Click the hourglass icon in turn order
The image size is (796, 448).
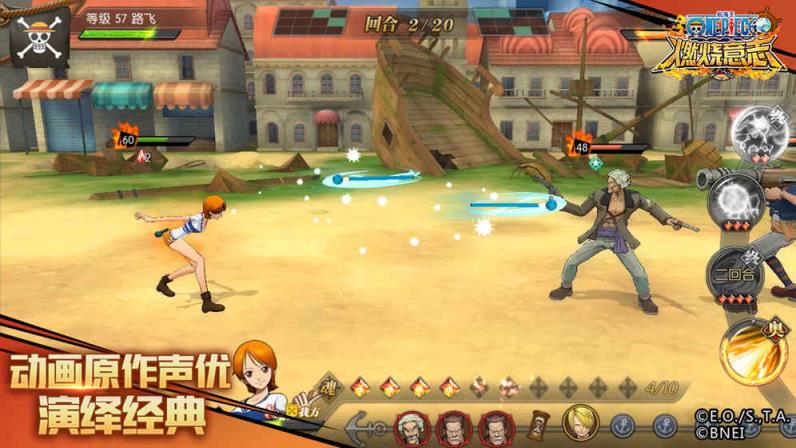tap(537, 426)
